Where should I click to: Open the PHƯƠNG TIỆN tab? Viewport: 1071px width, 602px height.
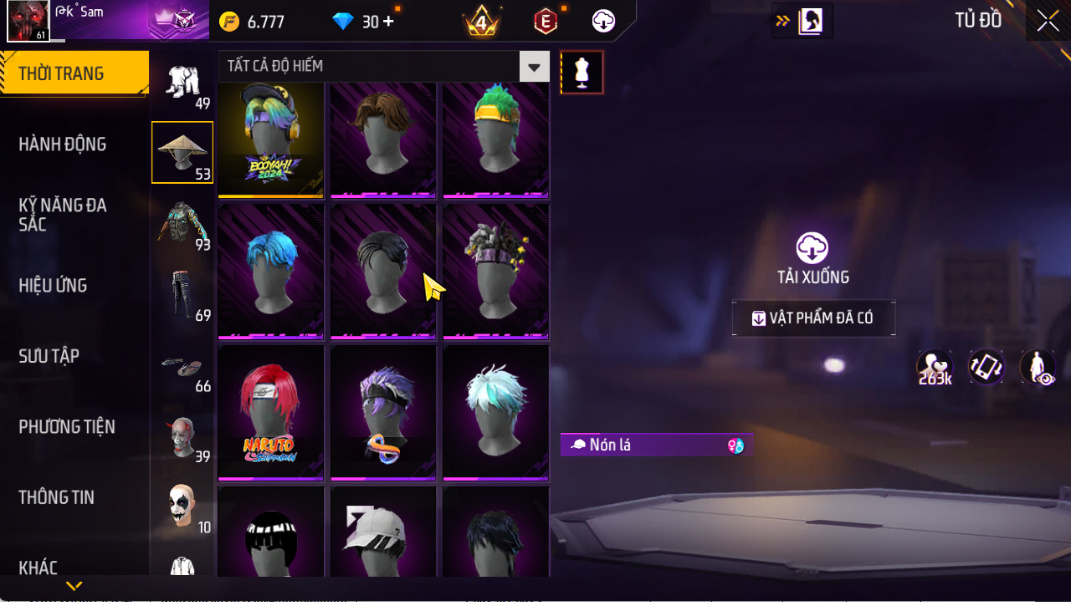[x=67, y=427]
